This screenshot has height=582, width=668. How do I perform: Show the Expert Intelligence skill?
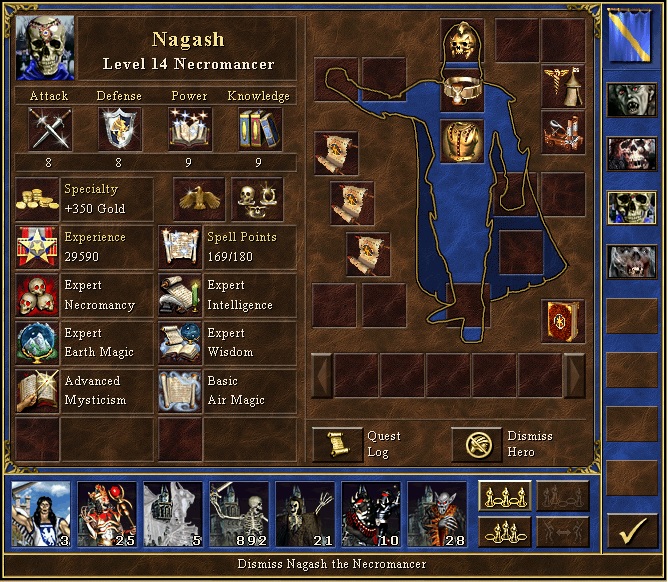[181, 295]
